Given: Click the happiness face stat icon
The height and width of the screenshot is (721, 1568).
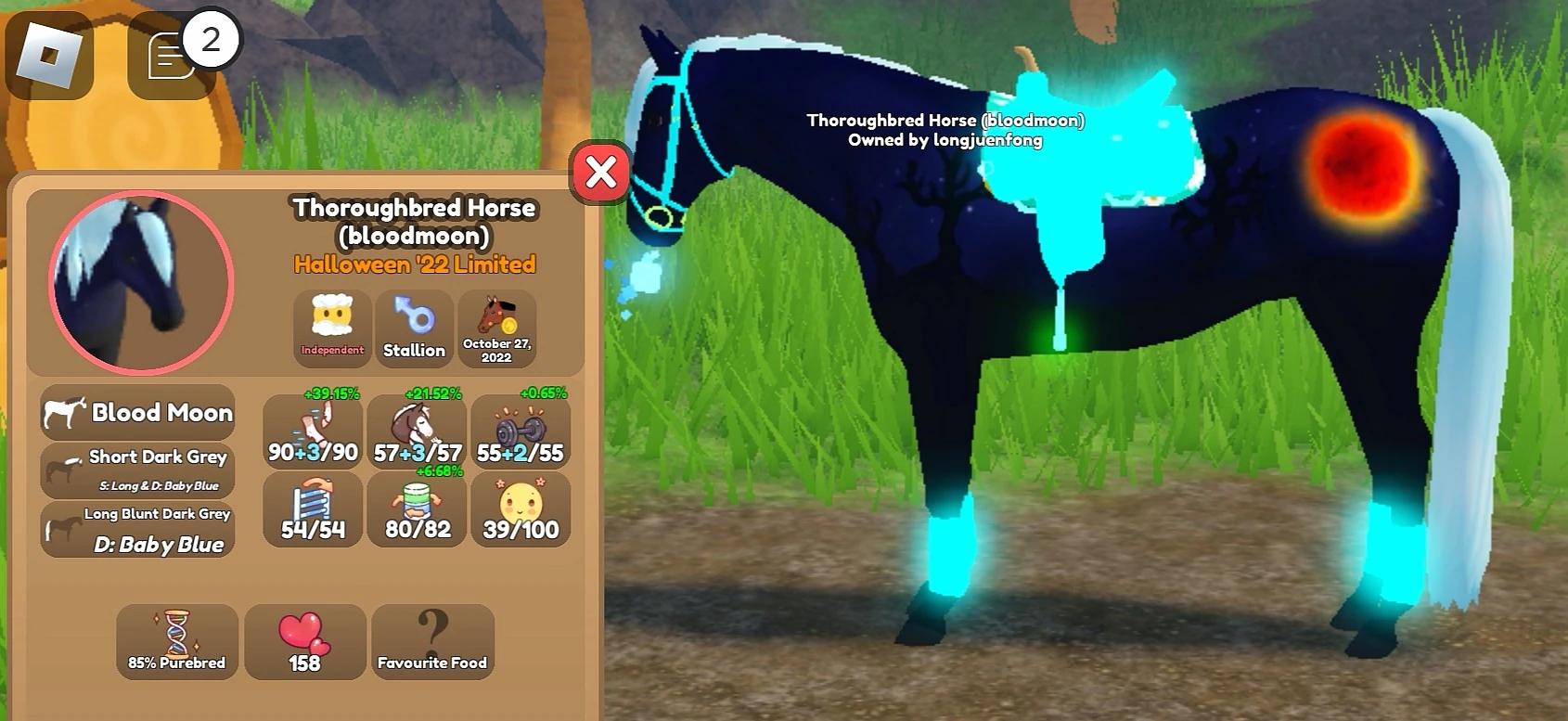Looking at the screenshot, I should pos(521,506).
